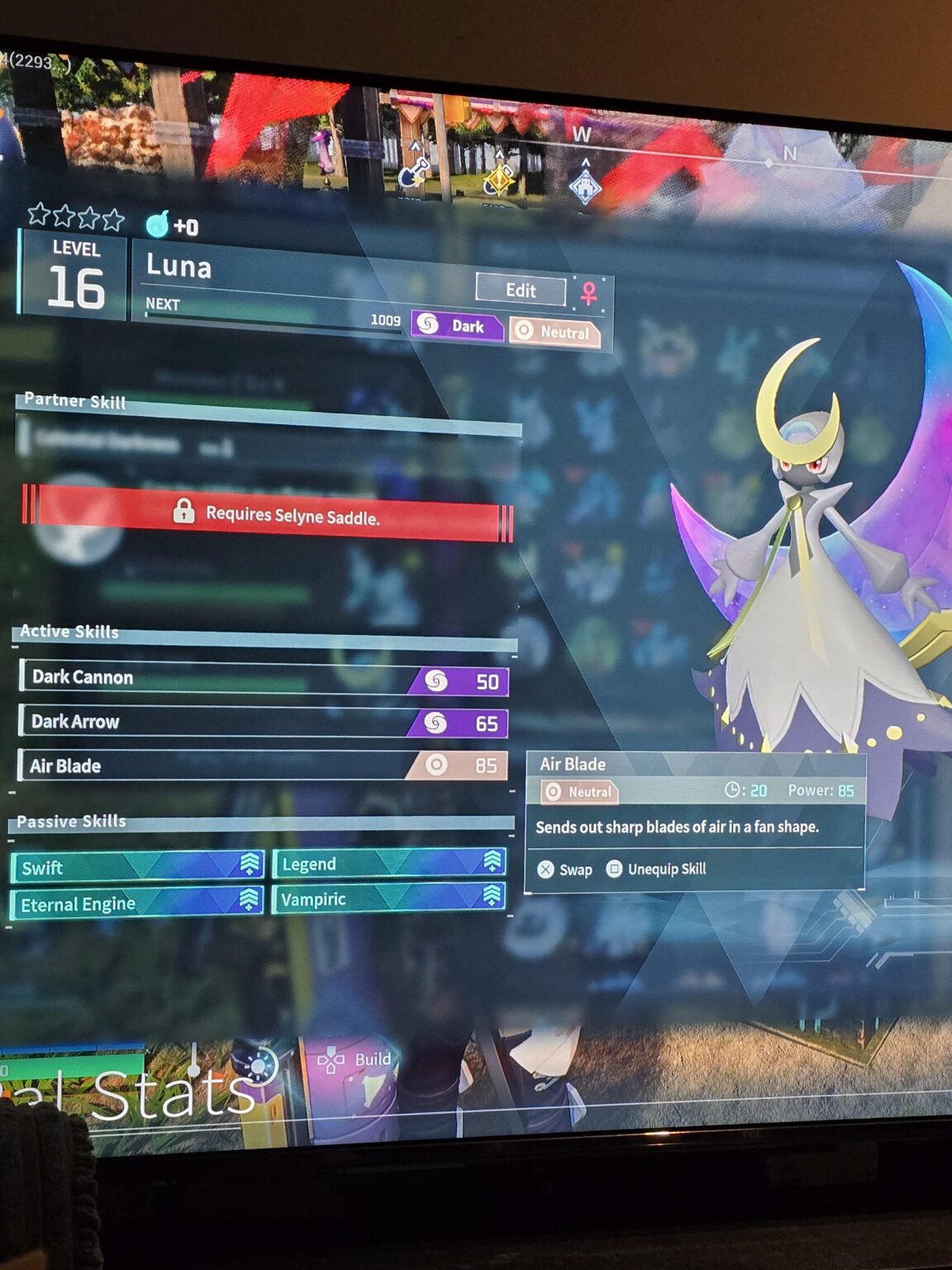Screen dimensions: 952x1270
Task: Select the Dark Cannon active skill
Action: click(x=264, y=679)
